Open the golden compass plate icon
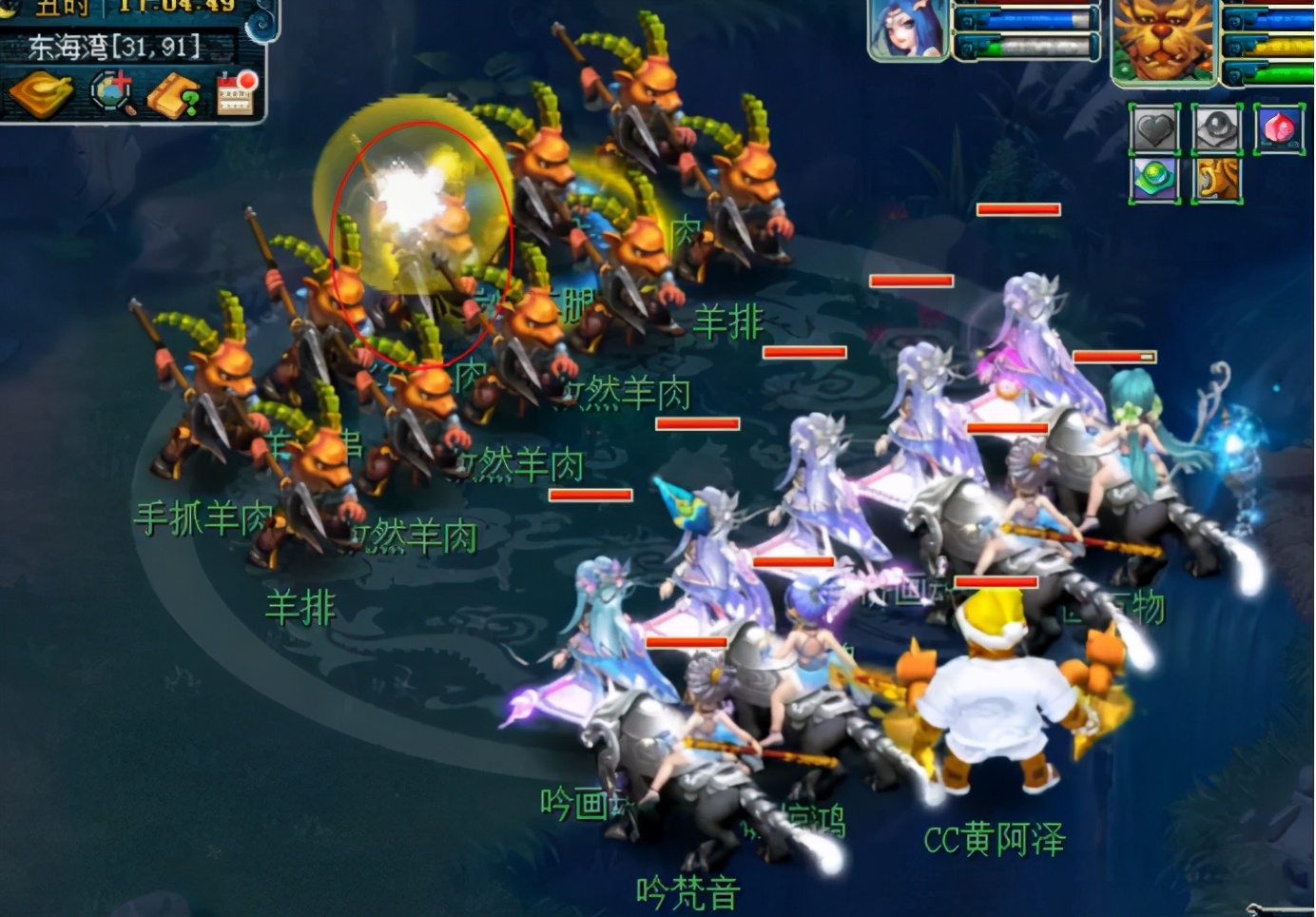 click(41, 93)
